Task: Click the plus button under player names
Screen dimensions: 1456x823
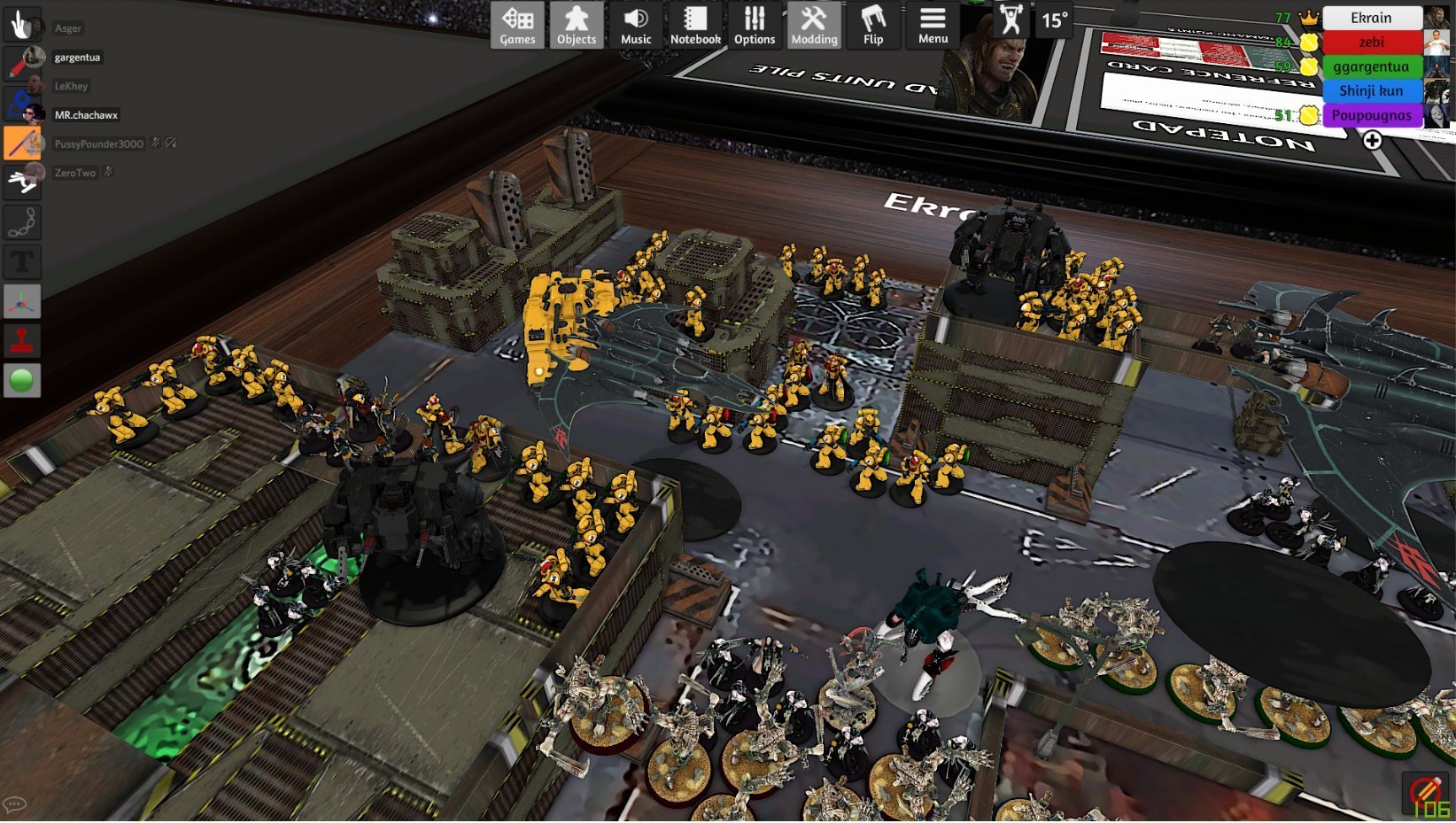Action: click(x=1372, y=140)
